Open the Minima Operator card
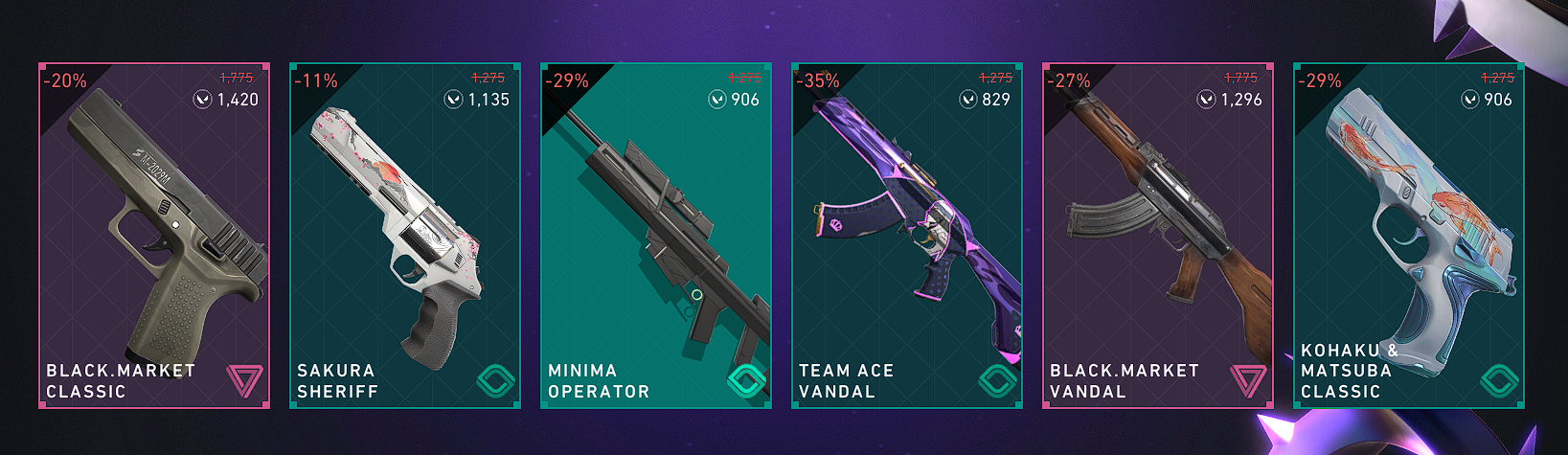 656,236
